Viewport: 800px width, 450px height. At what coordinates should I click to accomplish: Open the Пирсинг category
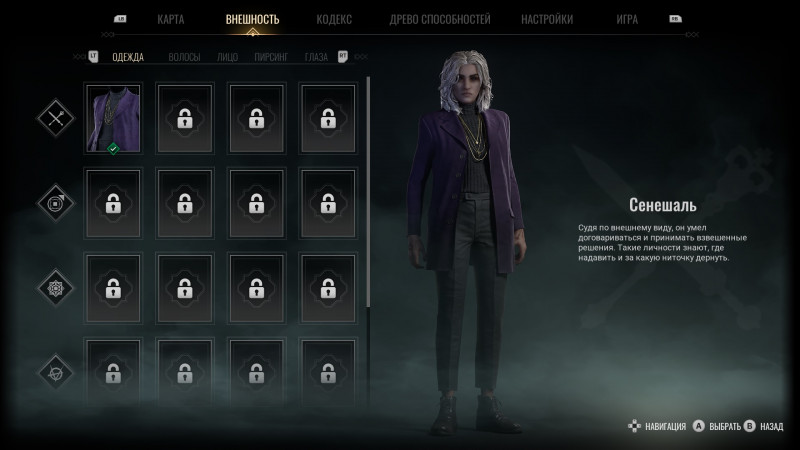[x=270, y=57]
